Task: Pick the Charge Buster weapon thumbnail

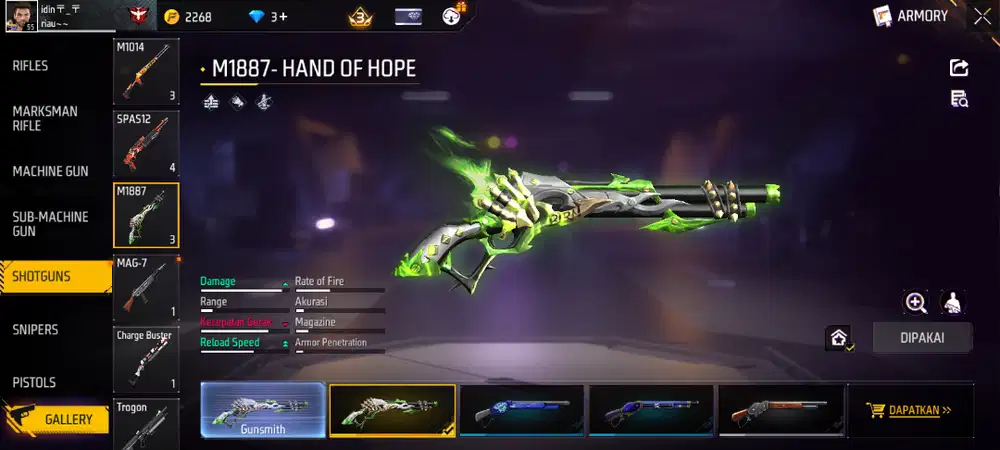Action: (146, 359)
